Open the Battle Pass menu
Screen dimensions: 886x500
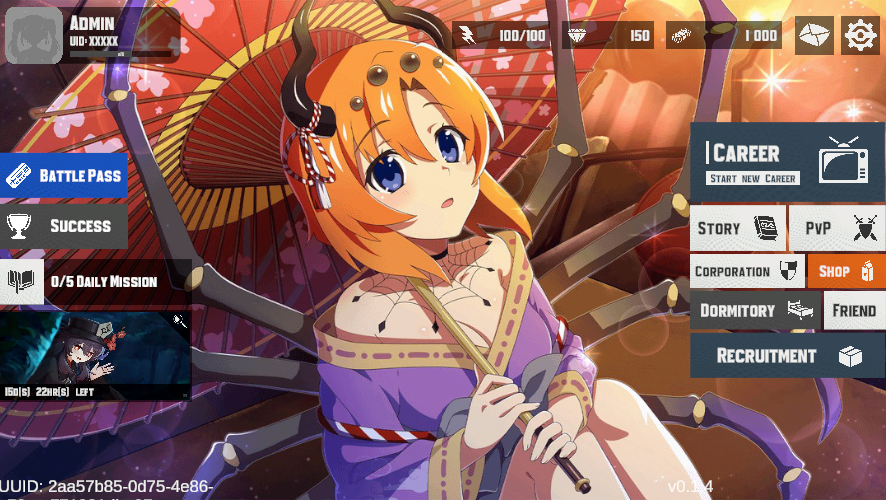pyautogui.click(x=64, y=176)
